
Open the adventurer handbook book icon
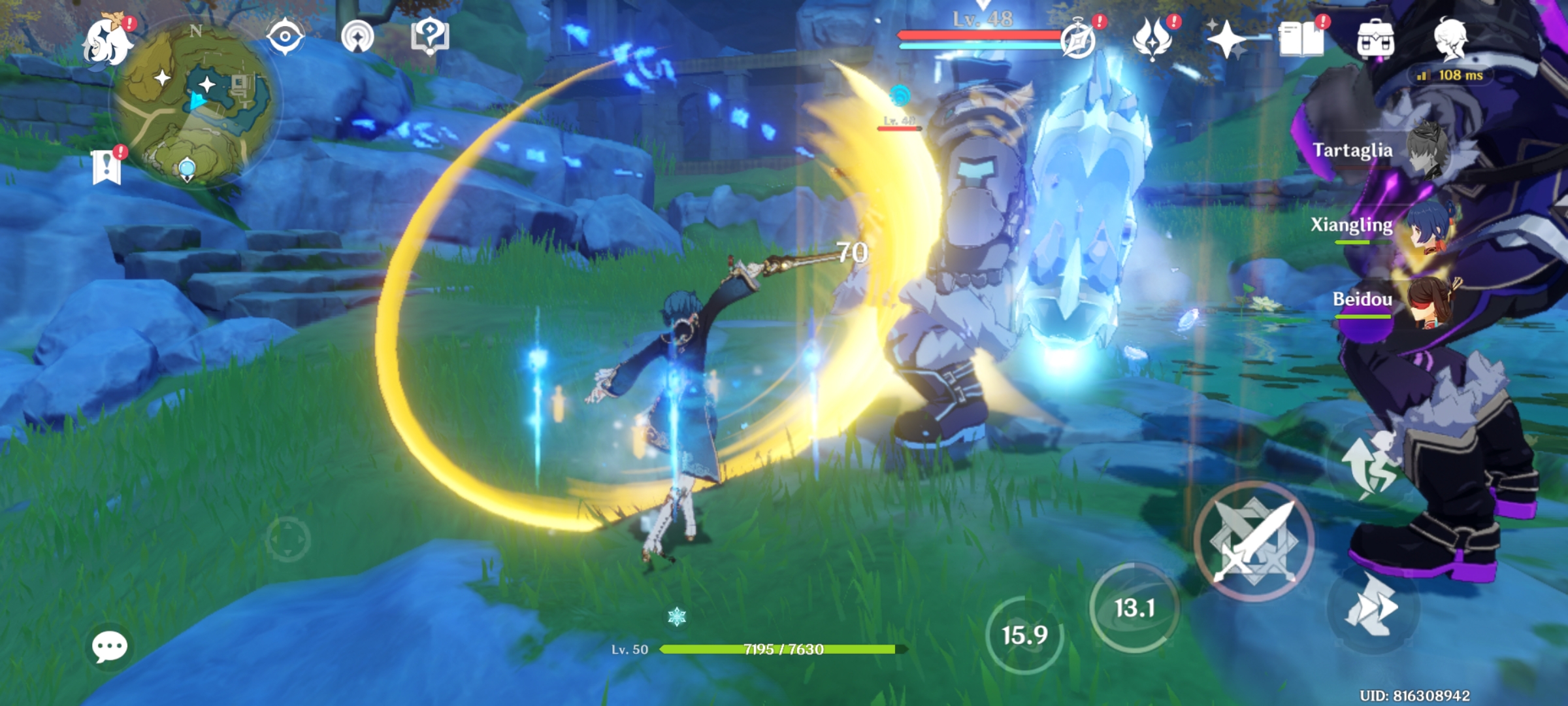(x=1301, y=39)
